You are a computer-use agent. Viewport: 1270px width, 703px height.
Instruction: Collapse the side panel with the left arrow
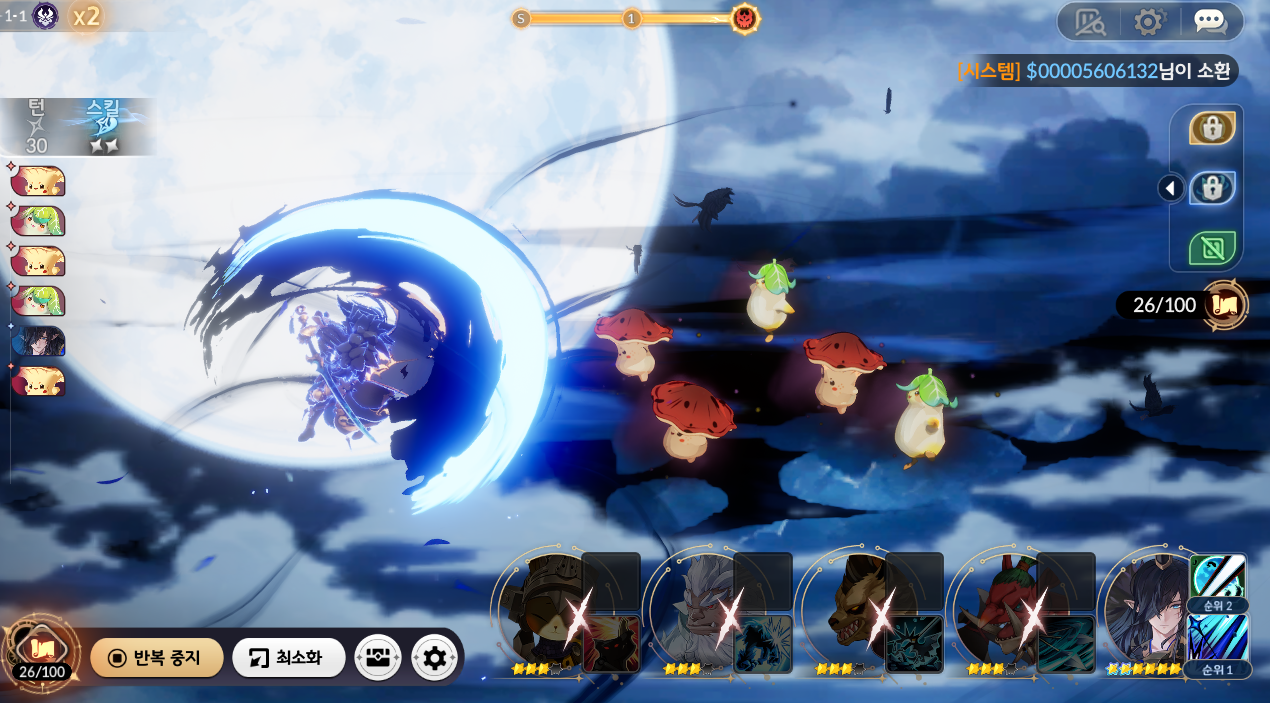pyautogui.click(x=1170, y=188)
